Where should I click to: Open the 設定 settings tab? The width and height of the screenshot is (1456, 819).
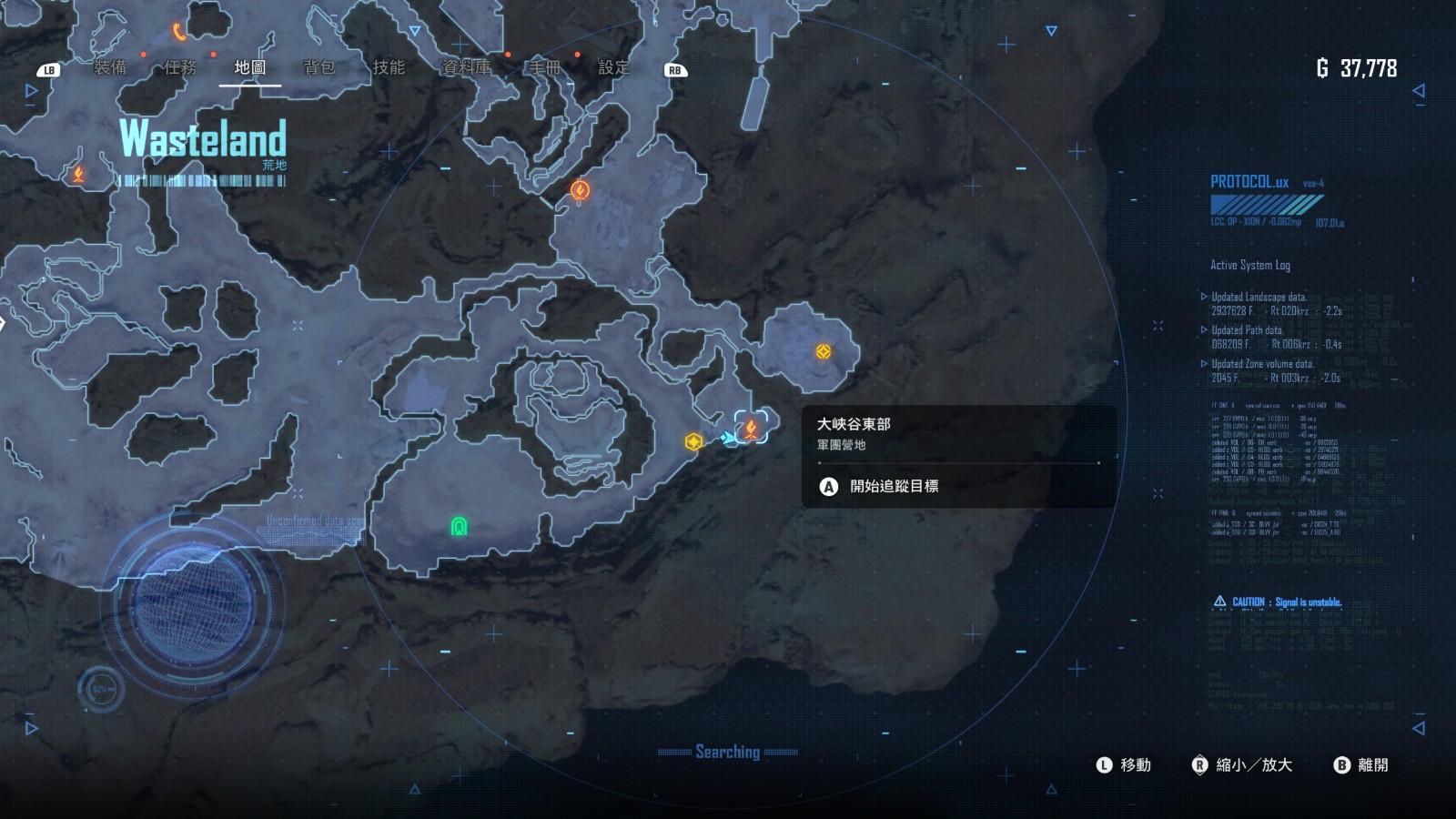613,67
